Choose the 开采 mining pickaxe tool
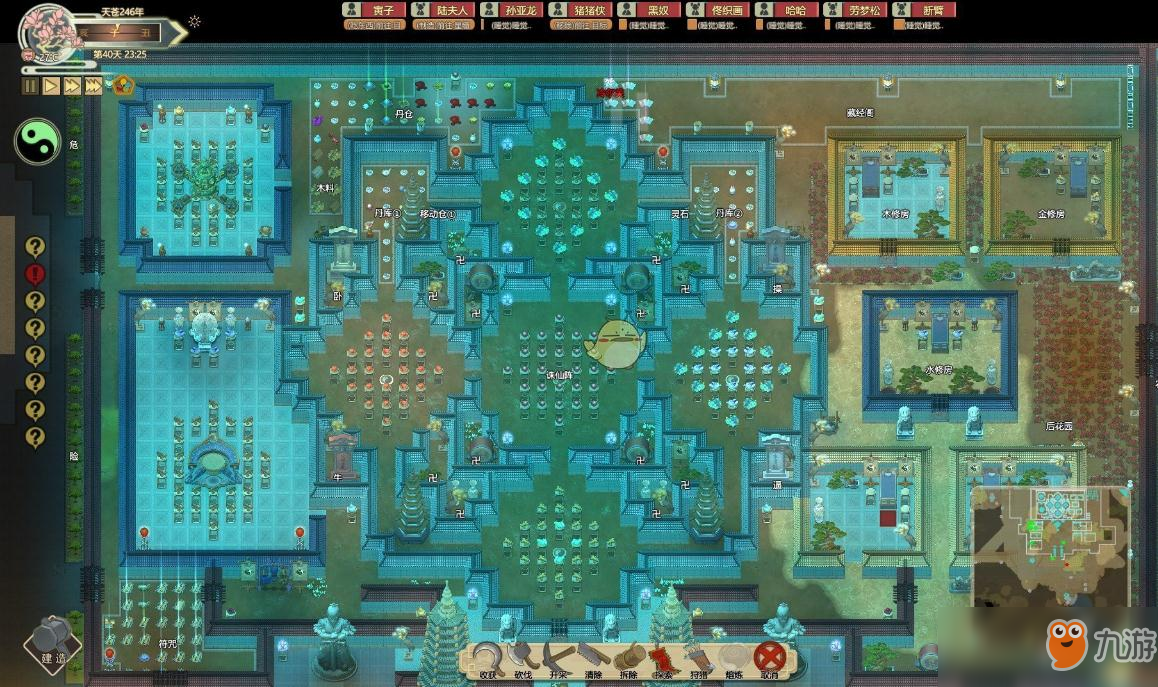The width and height of the screenshot is (1158, 687). pos(557,659)
